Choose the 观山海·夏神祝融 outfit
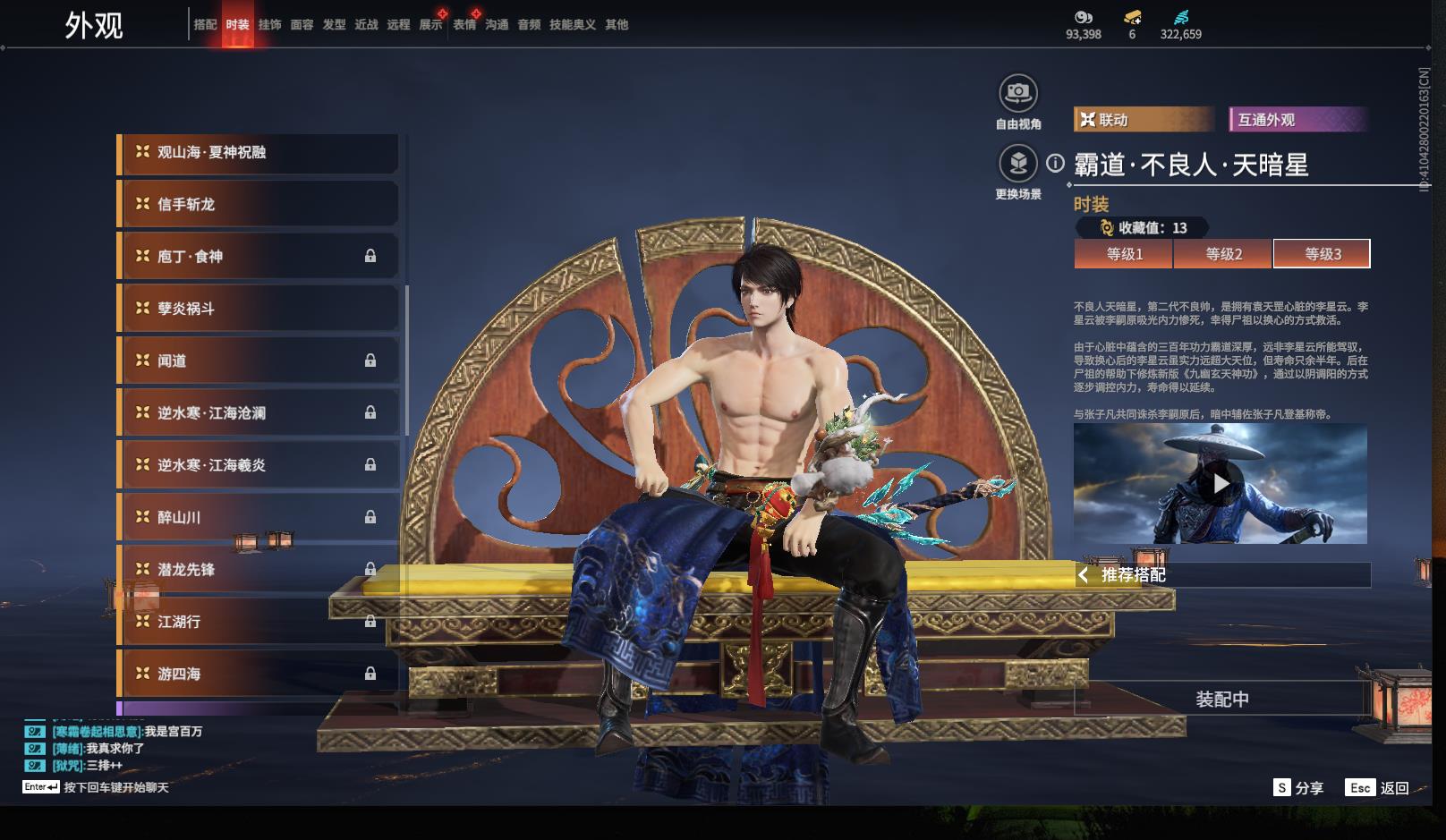Image resolution: width=1446 pixels, height=840 pixels. pos(258,153)
